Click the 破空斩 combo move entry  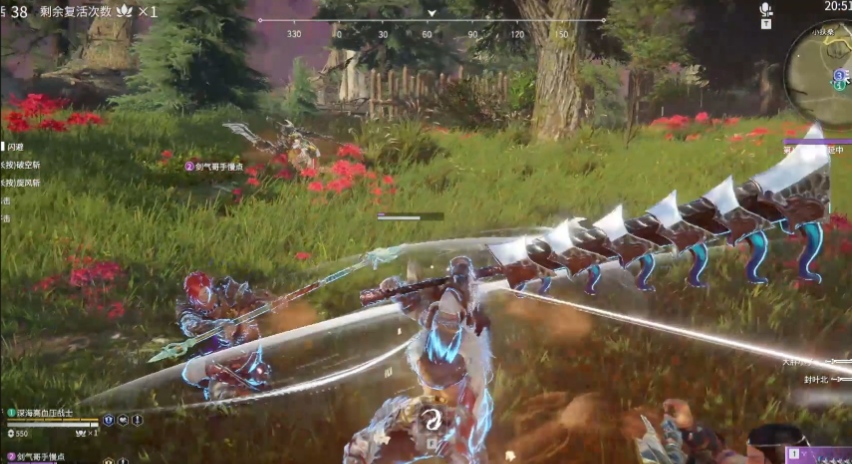pos(21,165)
